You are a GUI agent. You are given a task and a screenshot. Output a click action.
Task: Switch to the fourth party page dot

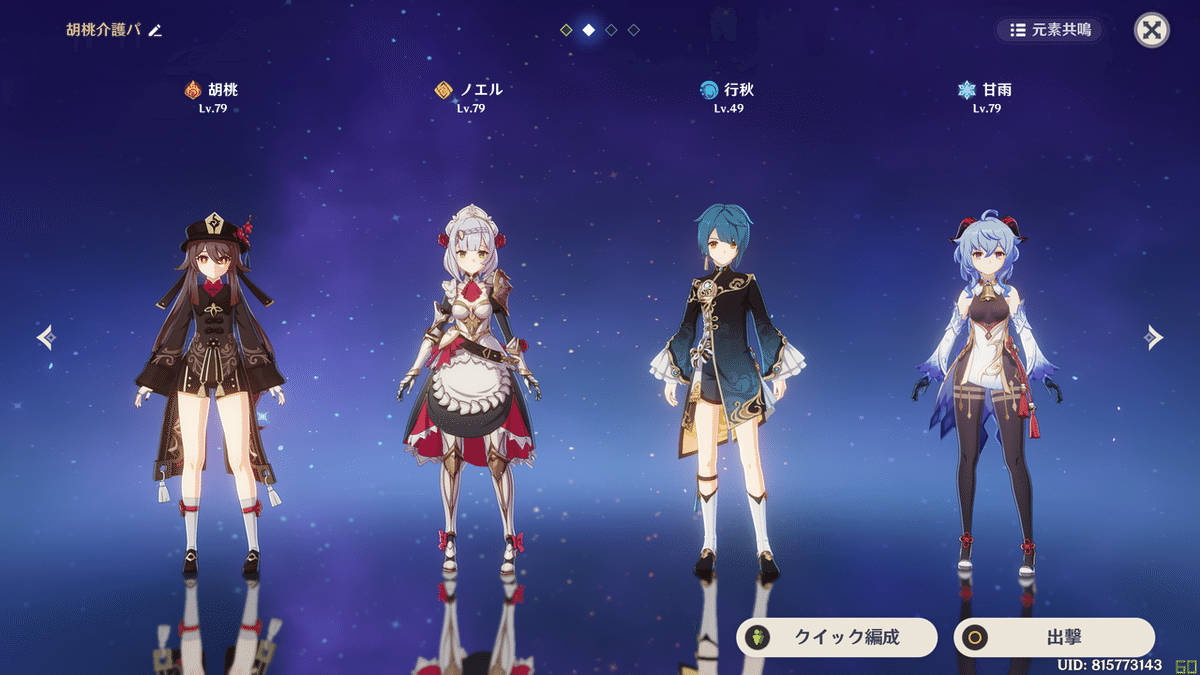634,30
